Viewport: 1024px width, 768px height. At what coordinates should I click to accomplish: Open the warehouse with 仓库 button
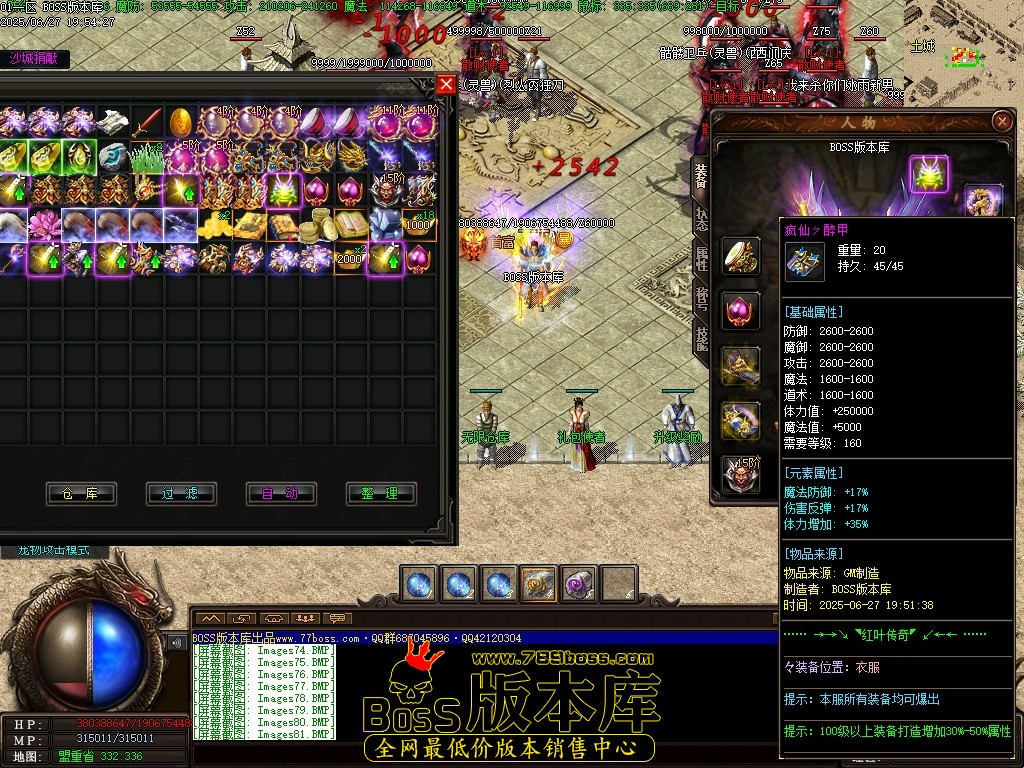pyautogui.click(x=81, y=493)
